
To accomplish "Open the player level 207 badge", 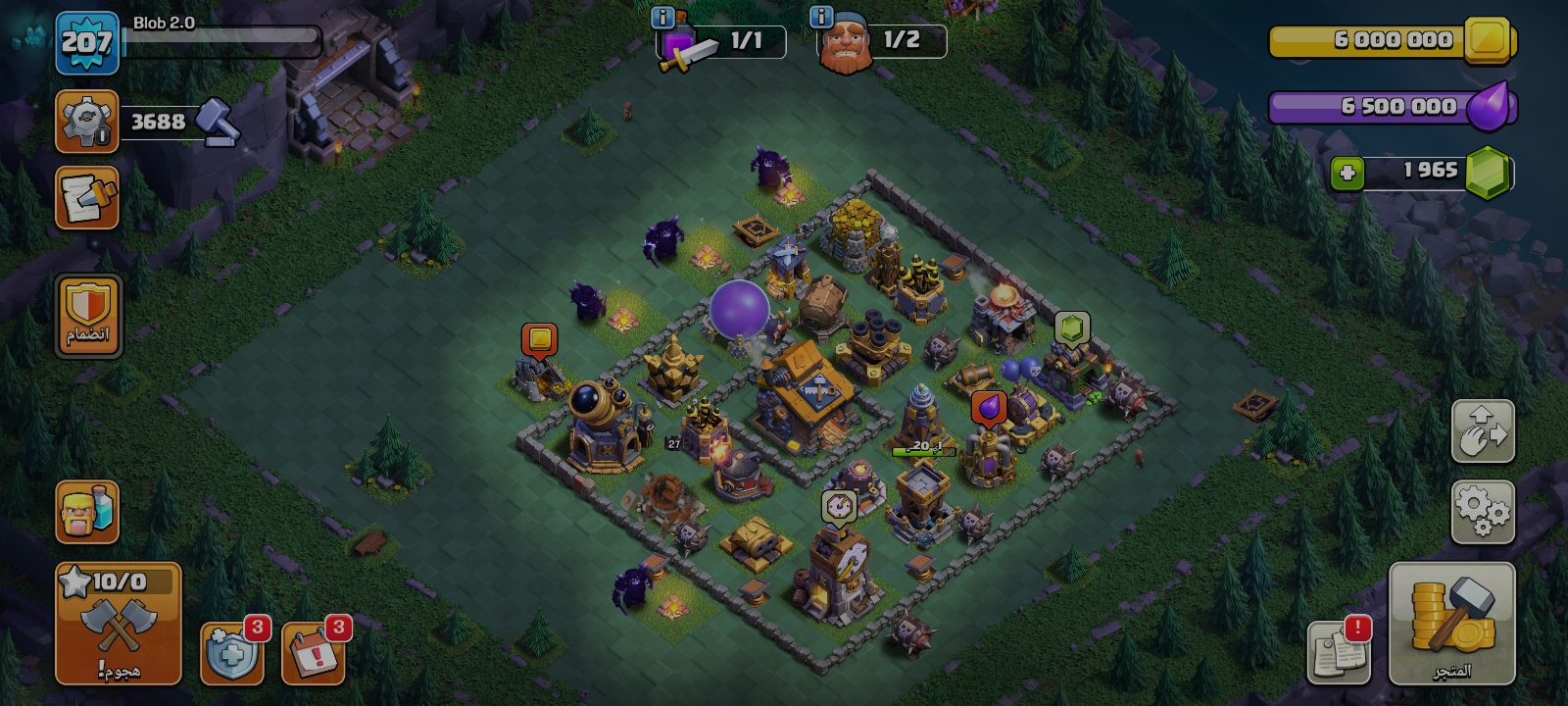I will coord(86,43).
